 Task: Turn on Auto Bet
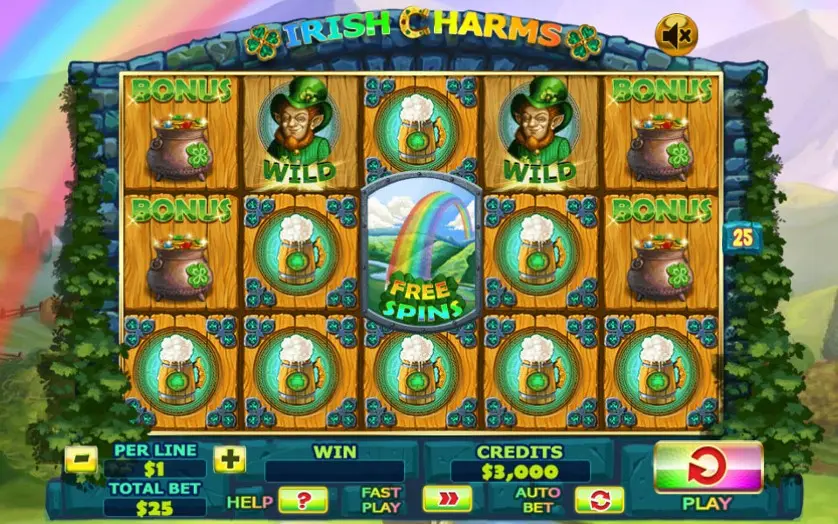[x=599, y=500]
